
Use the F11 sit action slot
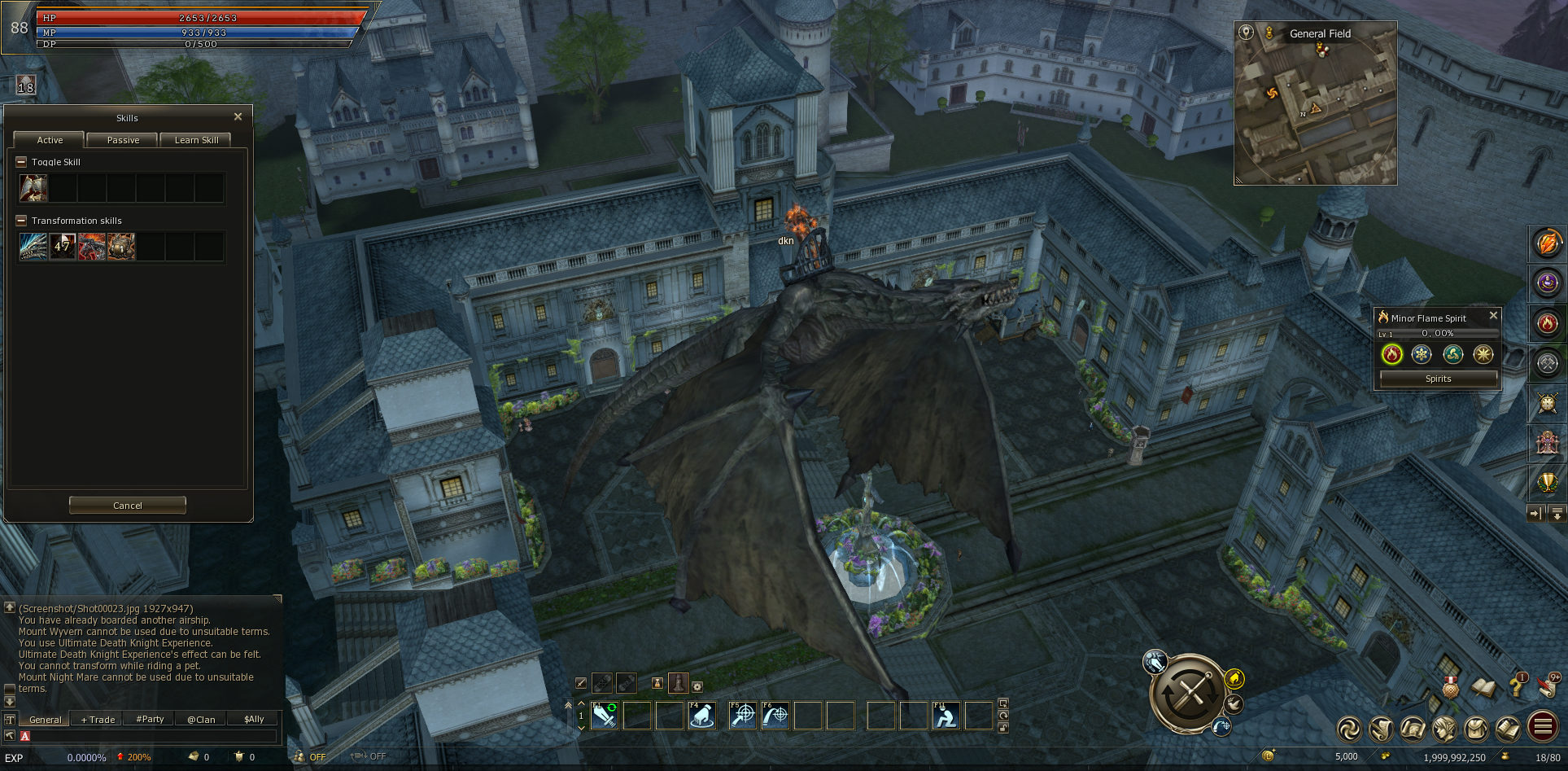point(946,716)
